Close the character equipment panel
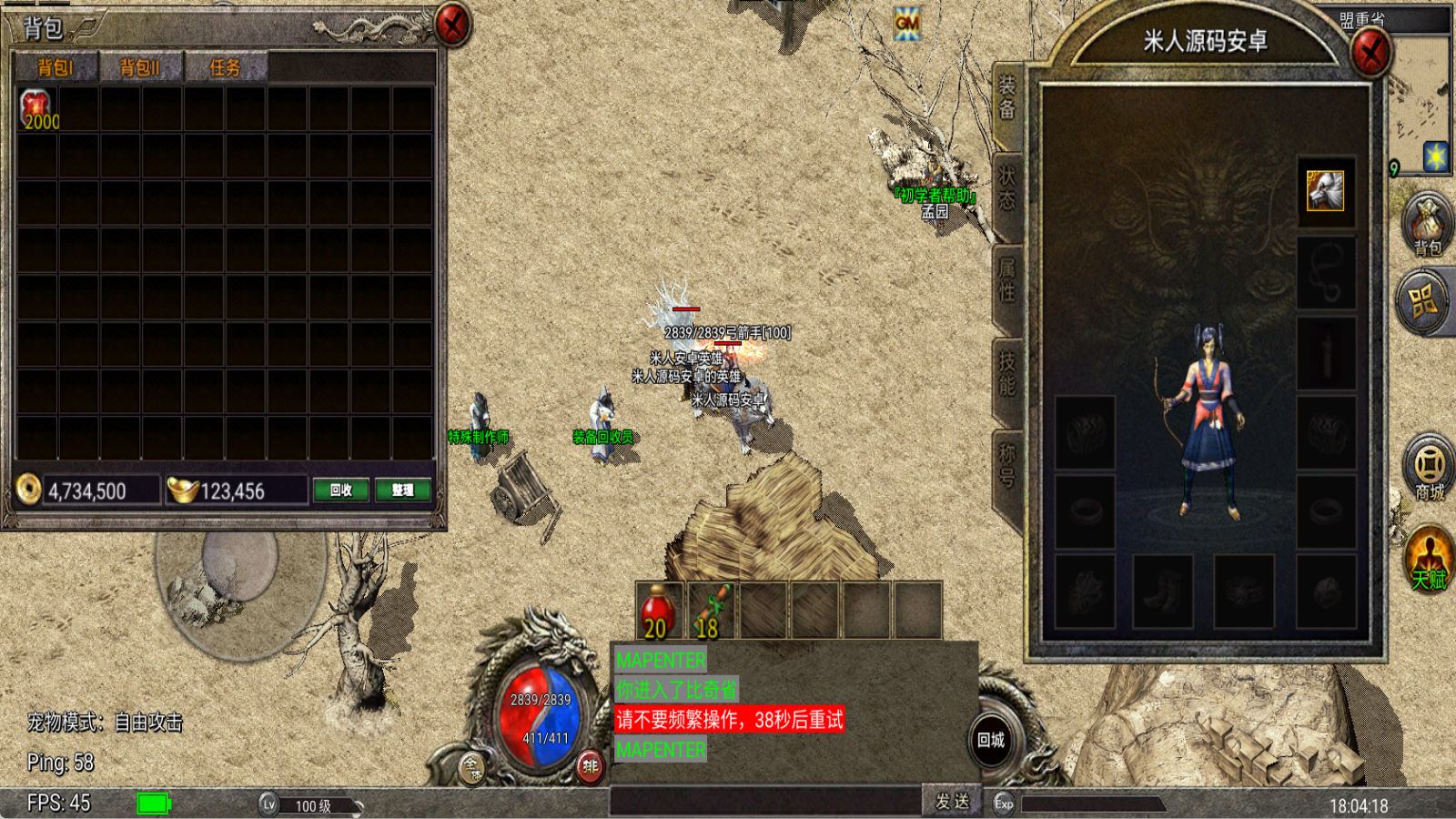This screenshot has height=819, width=1456. coord(1370,53)
